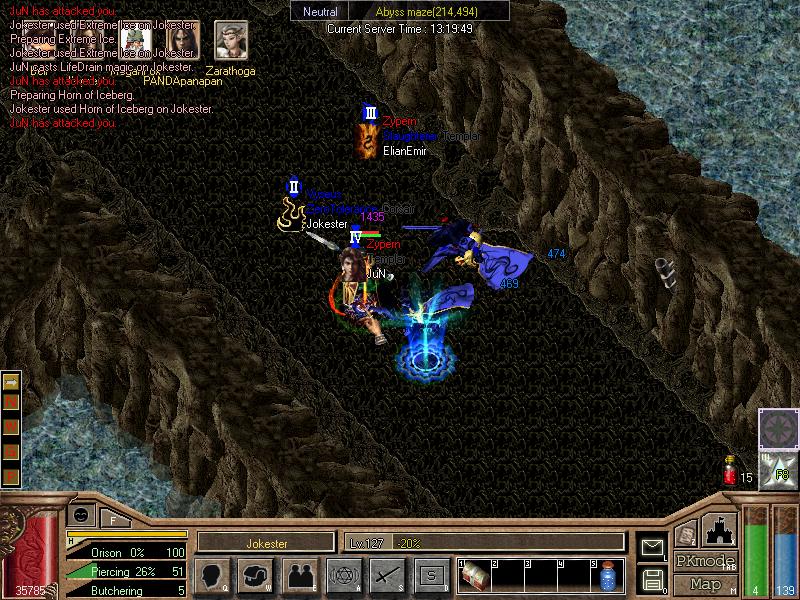800x600 pixels.
Task: Open the character profile head button
Action: [x=212, y=575]
